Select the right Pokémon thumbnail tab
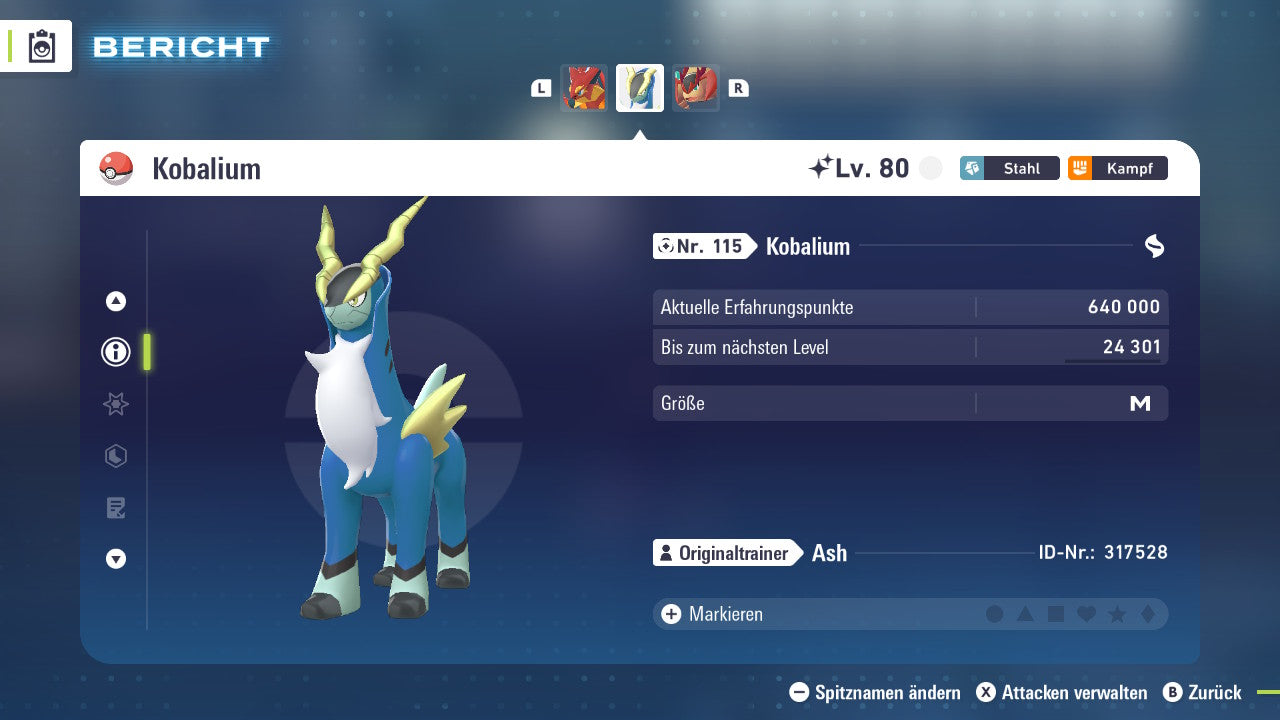This screenshot has width=1280, height=720. tap(696, 88)
